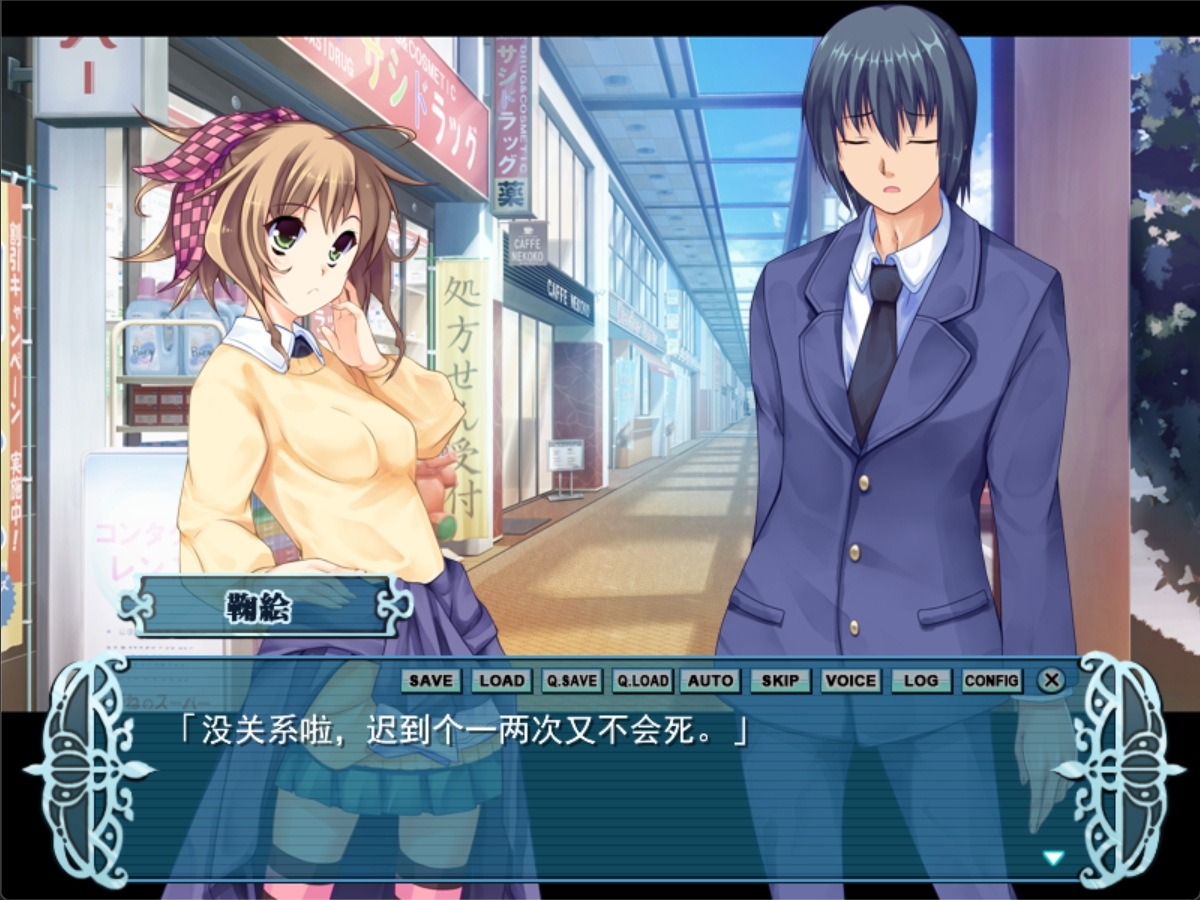This screenshot has height=900, width=1200.
Task: Activate SKIP mode
Action: click(780, 681)
